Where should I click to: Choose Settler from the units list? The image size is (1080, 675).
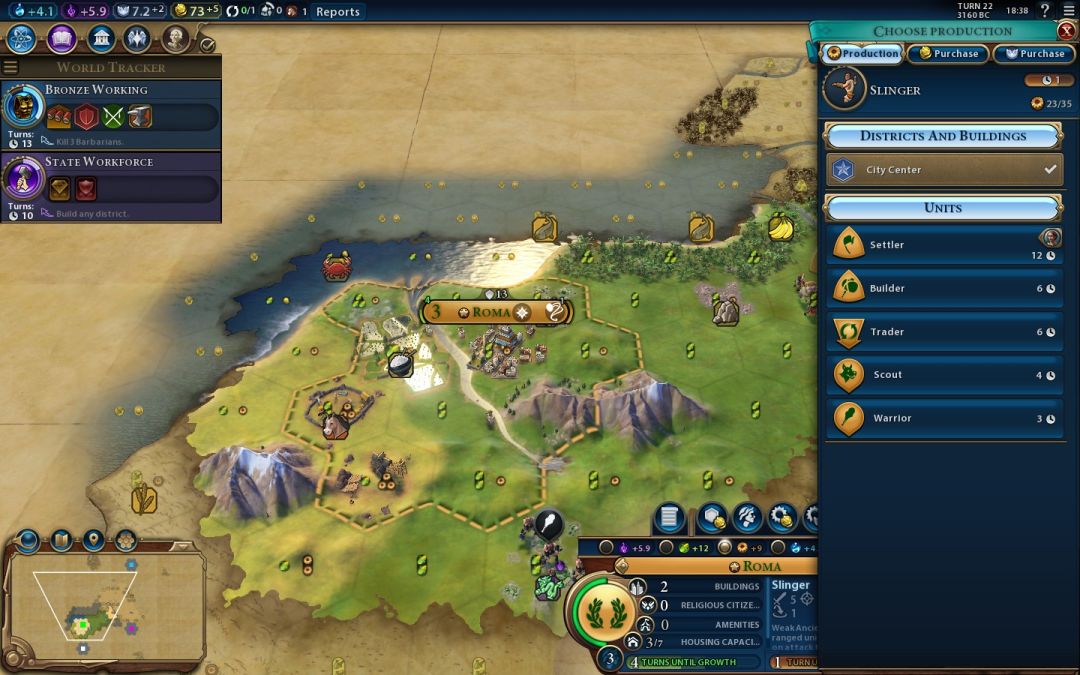[943, 245]
